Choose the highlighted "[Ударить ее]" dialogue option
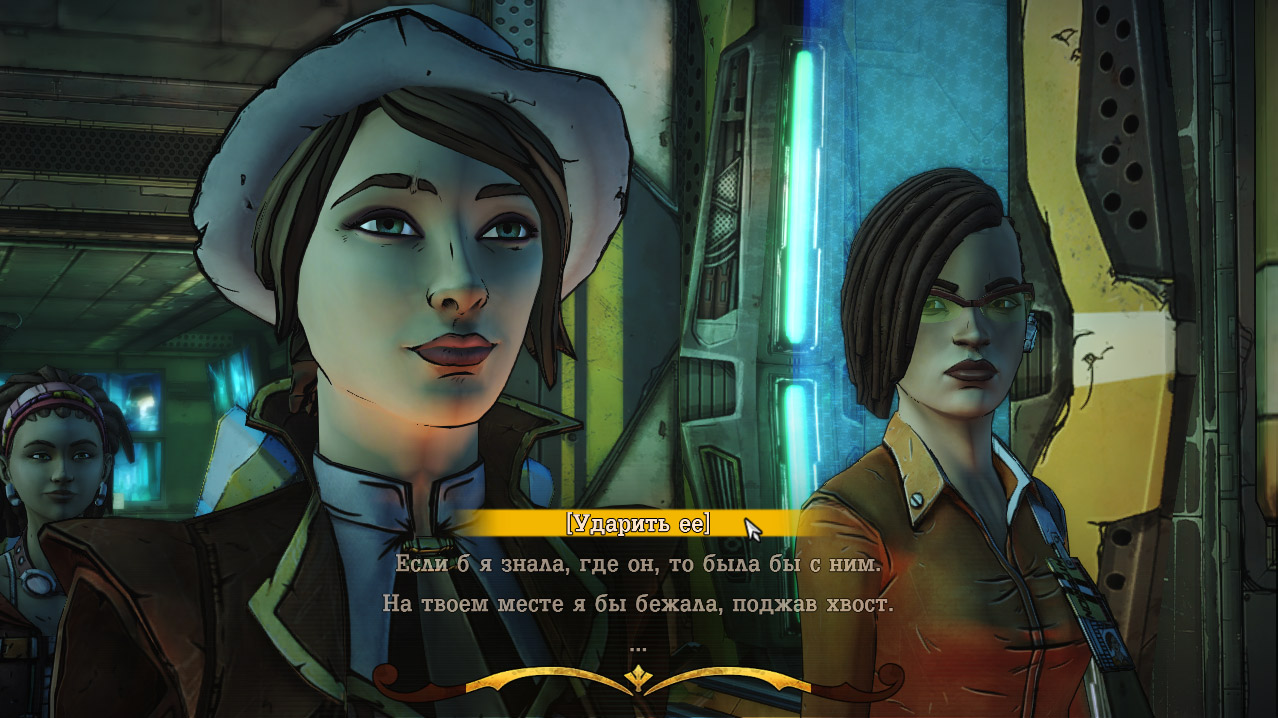Image resolution: width=1278 pixels, height=718 pixels. coord(637,523)
